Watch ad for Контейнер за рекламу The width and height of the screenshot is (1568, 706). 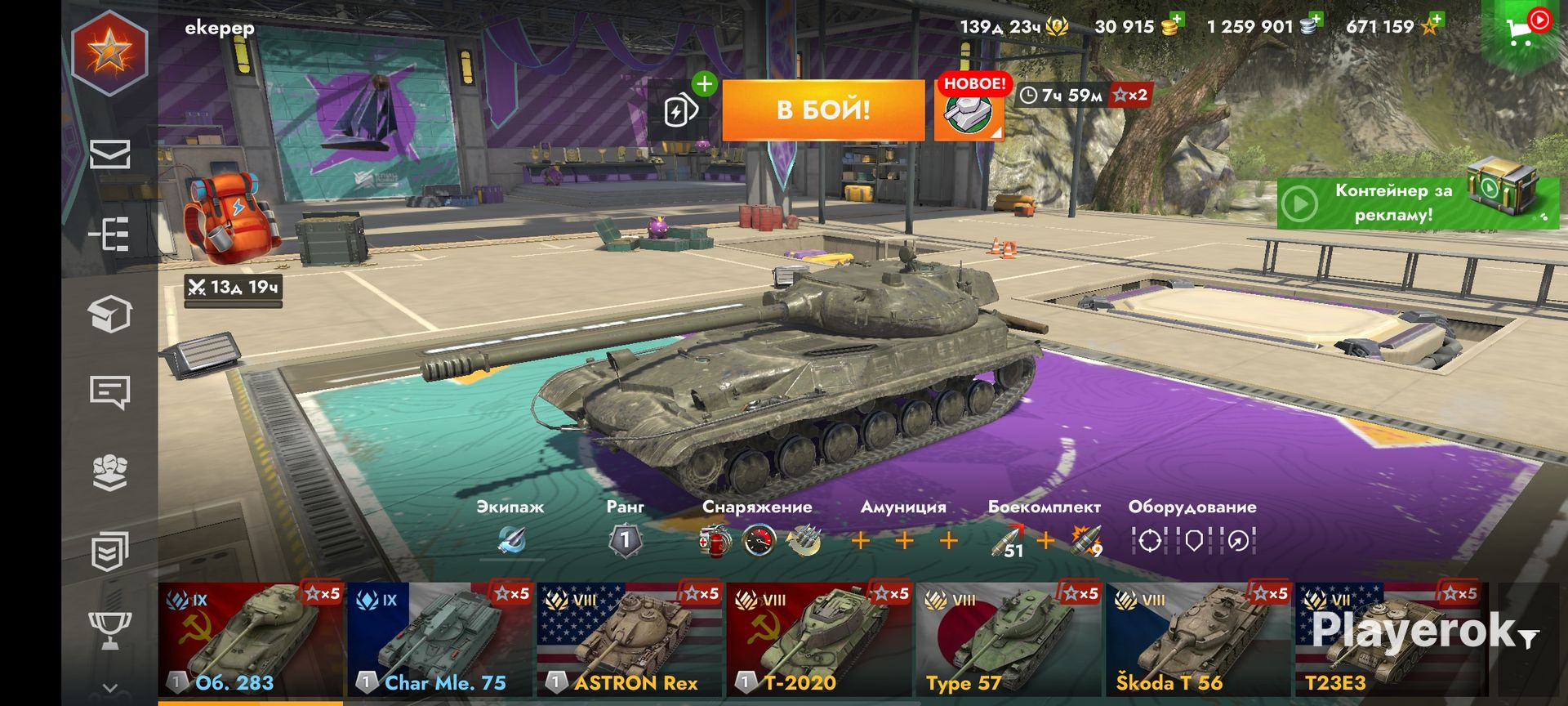(x=1418, y=202)
